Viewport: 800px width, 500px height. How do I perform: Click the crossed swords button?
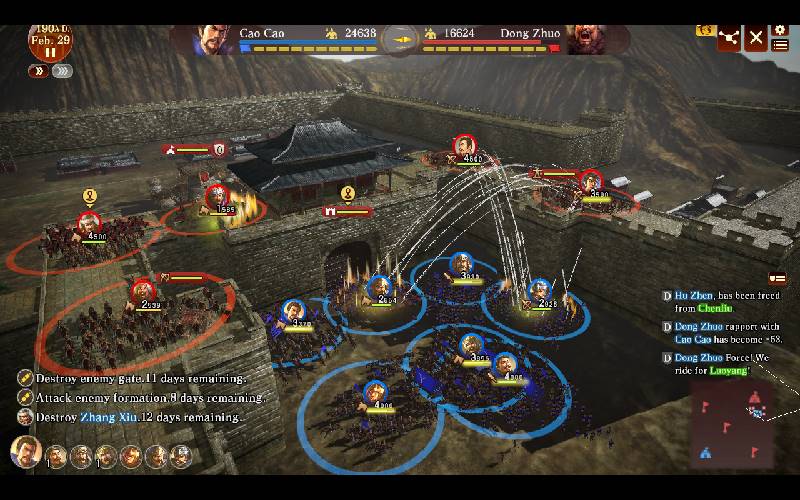point(756,38)
